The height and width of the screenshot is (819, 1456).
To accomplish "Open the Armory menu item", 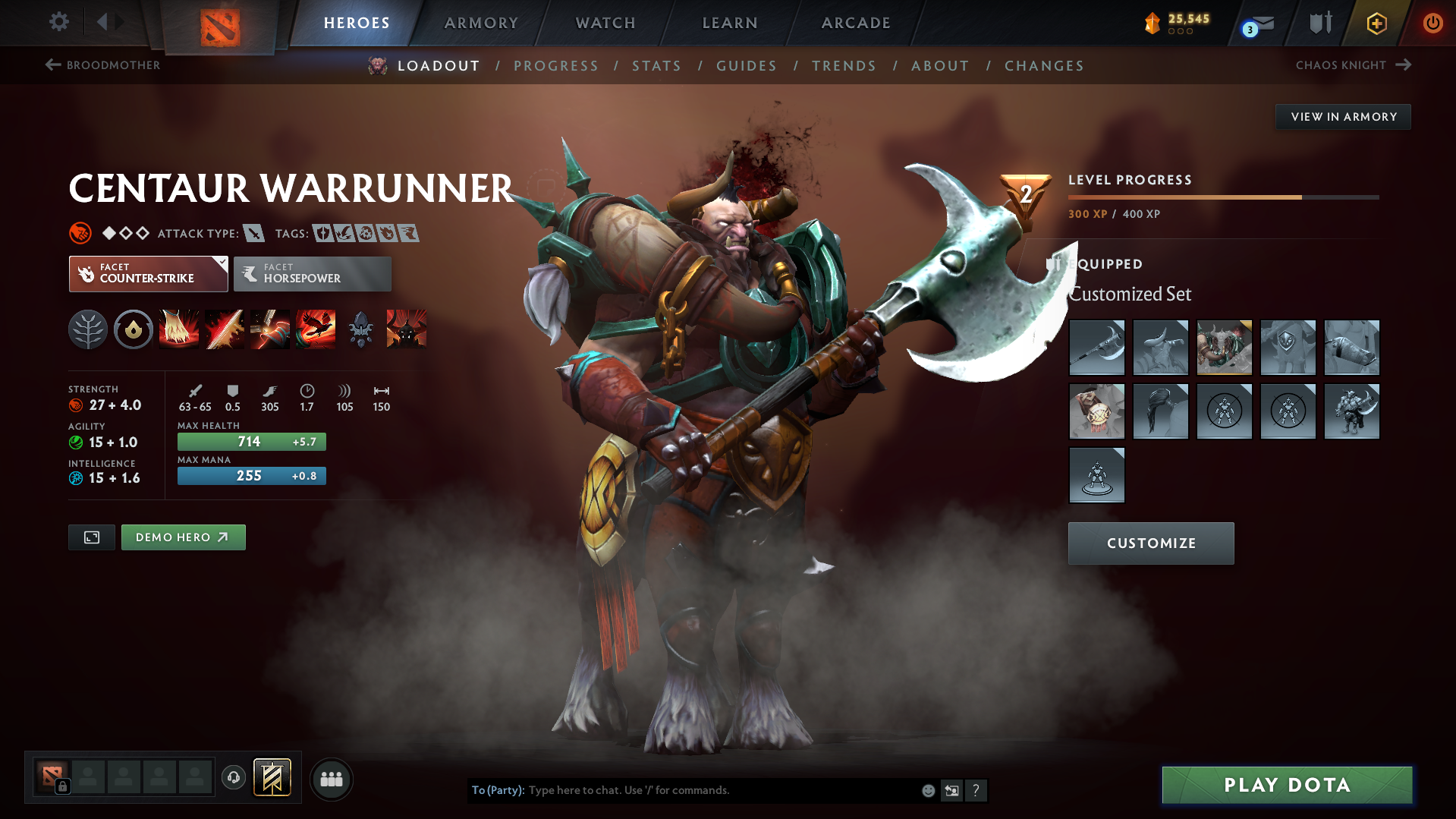I will [481, 23].
